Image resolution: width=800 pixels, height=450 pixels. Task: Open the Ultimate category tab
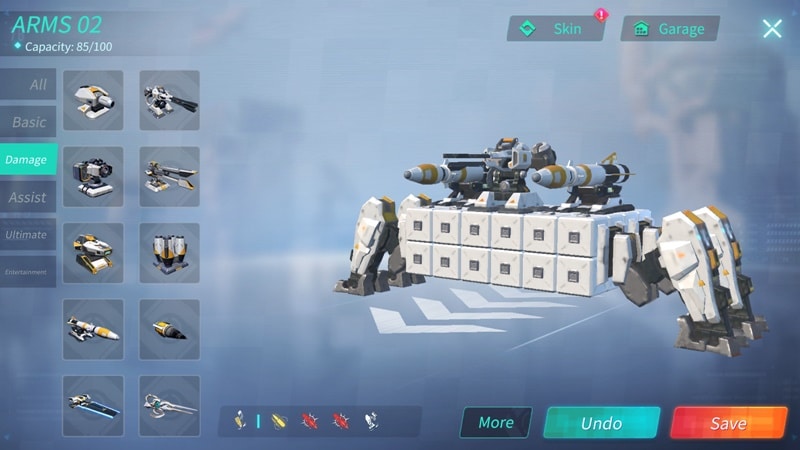click(27, 235)
